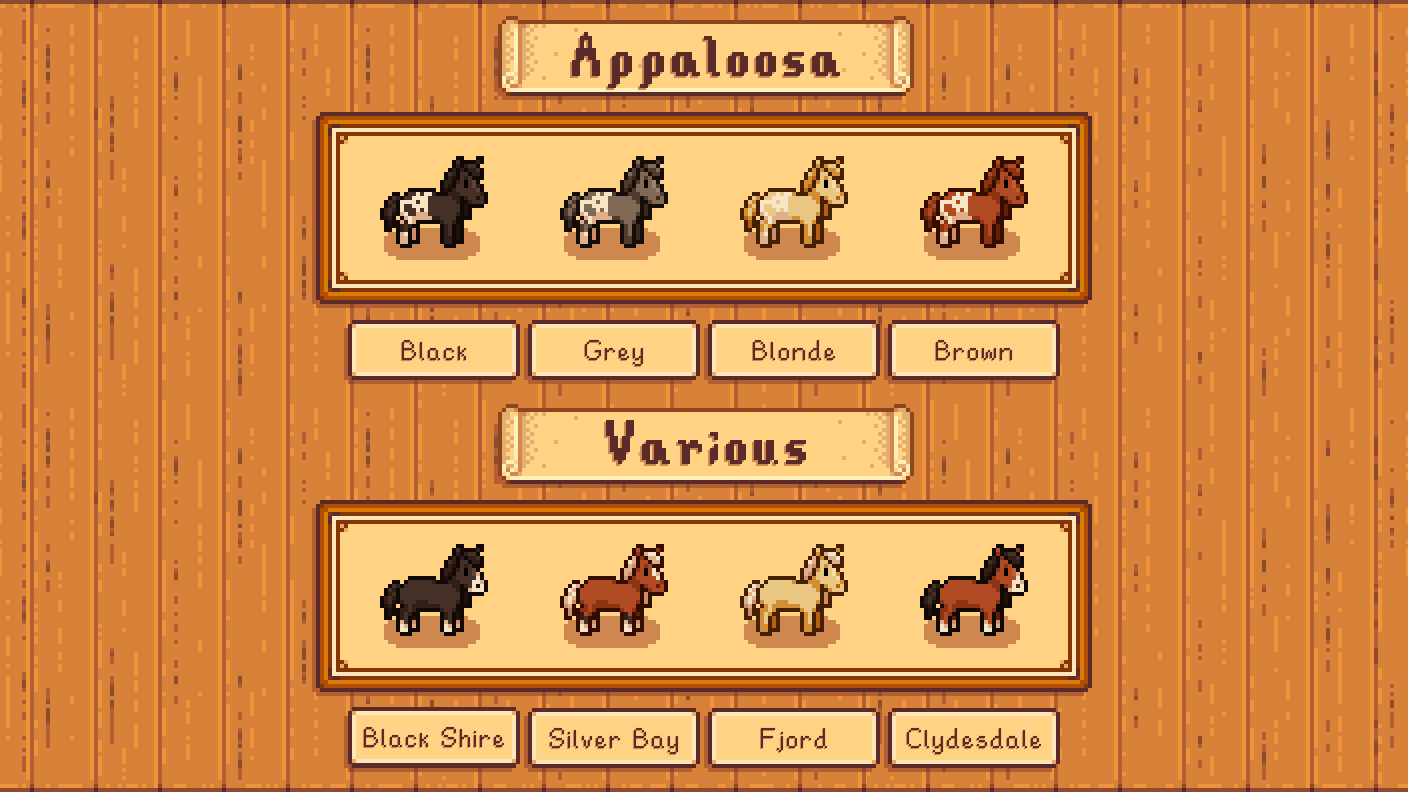The height and width of the screenshot is (792, 1408).
Task: Click the Black color button
Action: [x=432, y=351]
